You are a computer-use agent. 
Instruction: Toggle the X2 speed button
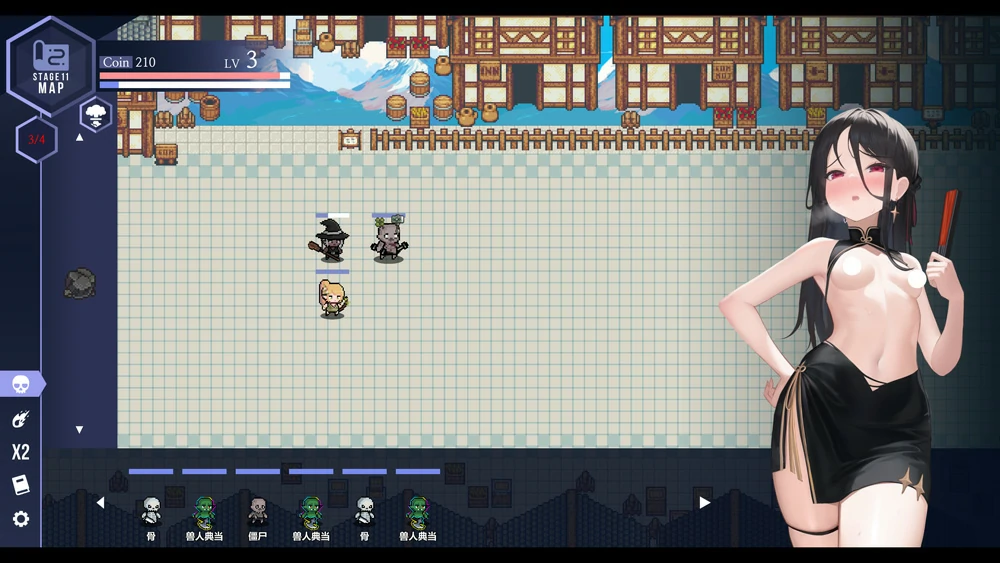pos(21,452)
